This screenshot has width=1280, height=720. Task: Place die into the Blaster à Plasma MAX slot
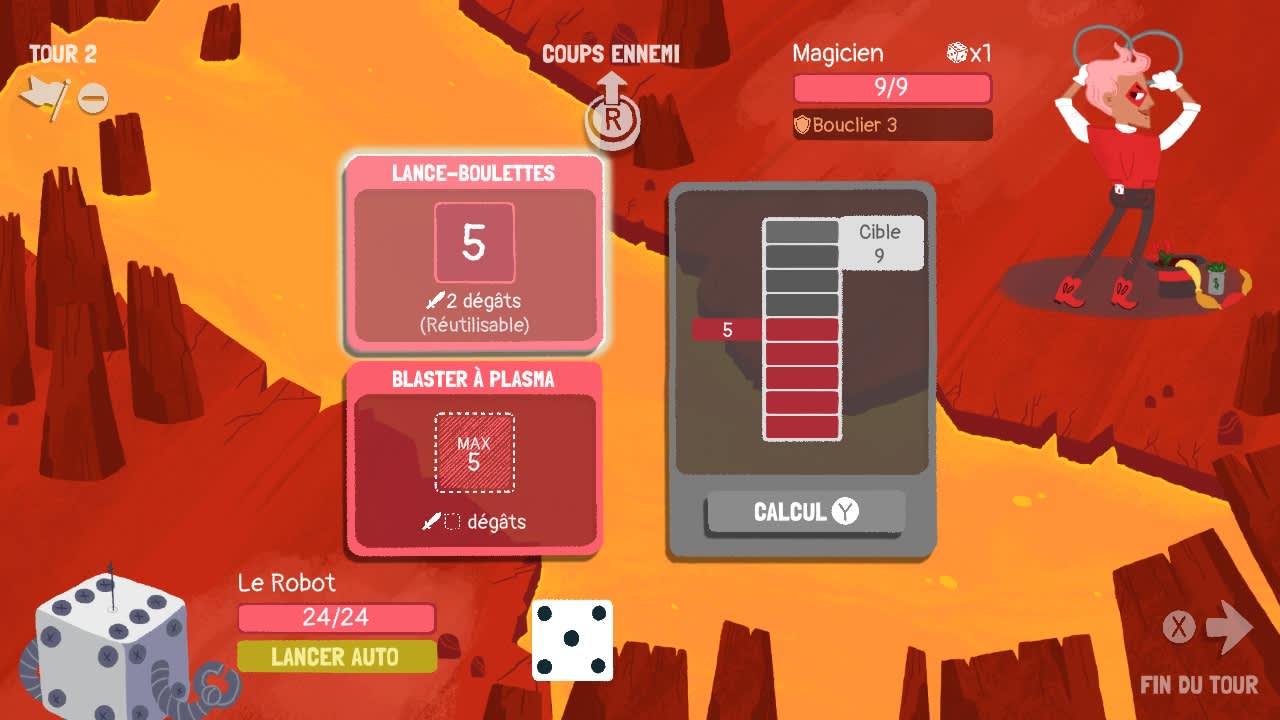[475, 452]
